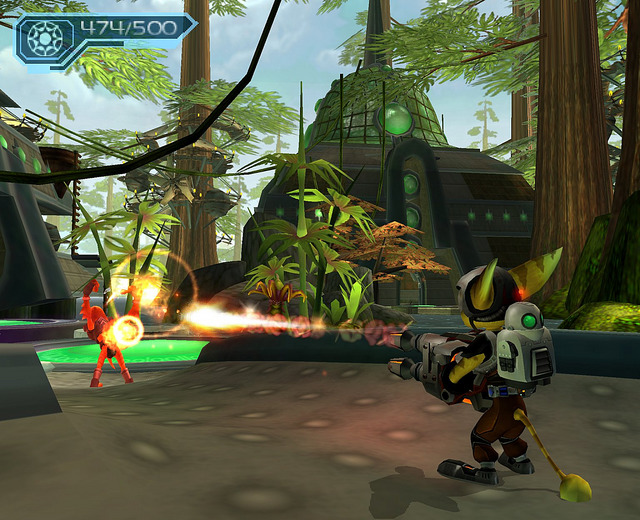Select the weapon icon beside the ammo counter

44,37
